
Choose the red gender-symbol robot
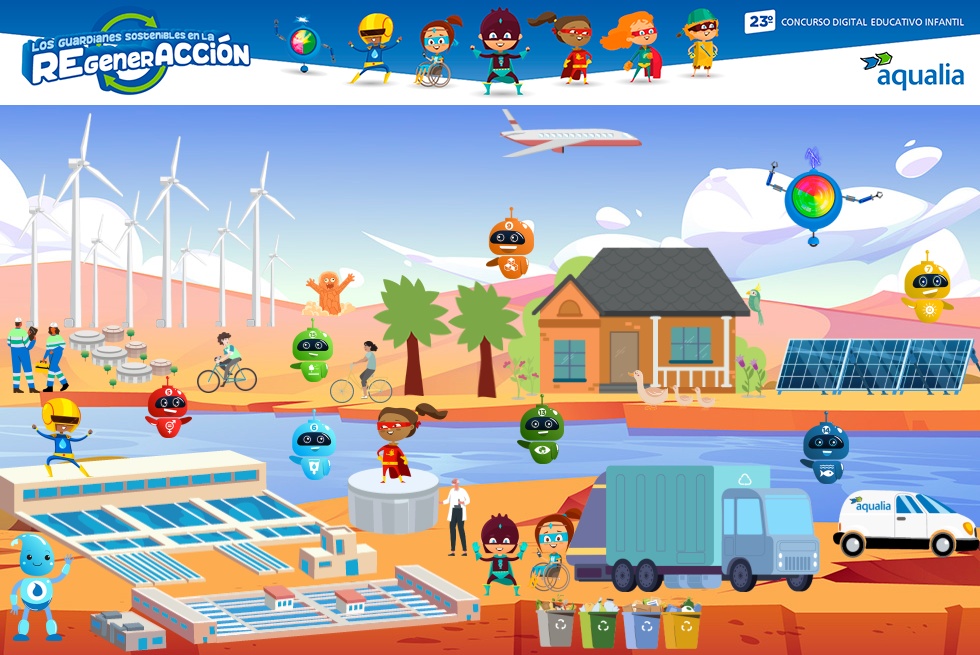tap(167, 410)
